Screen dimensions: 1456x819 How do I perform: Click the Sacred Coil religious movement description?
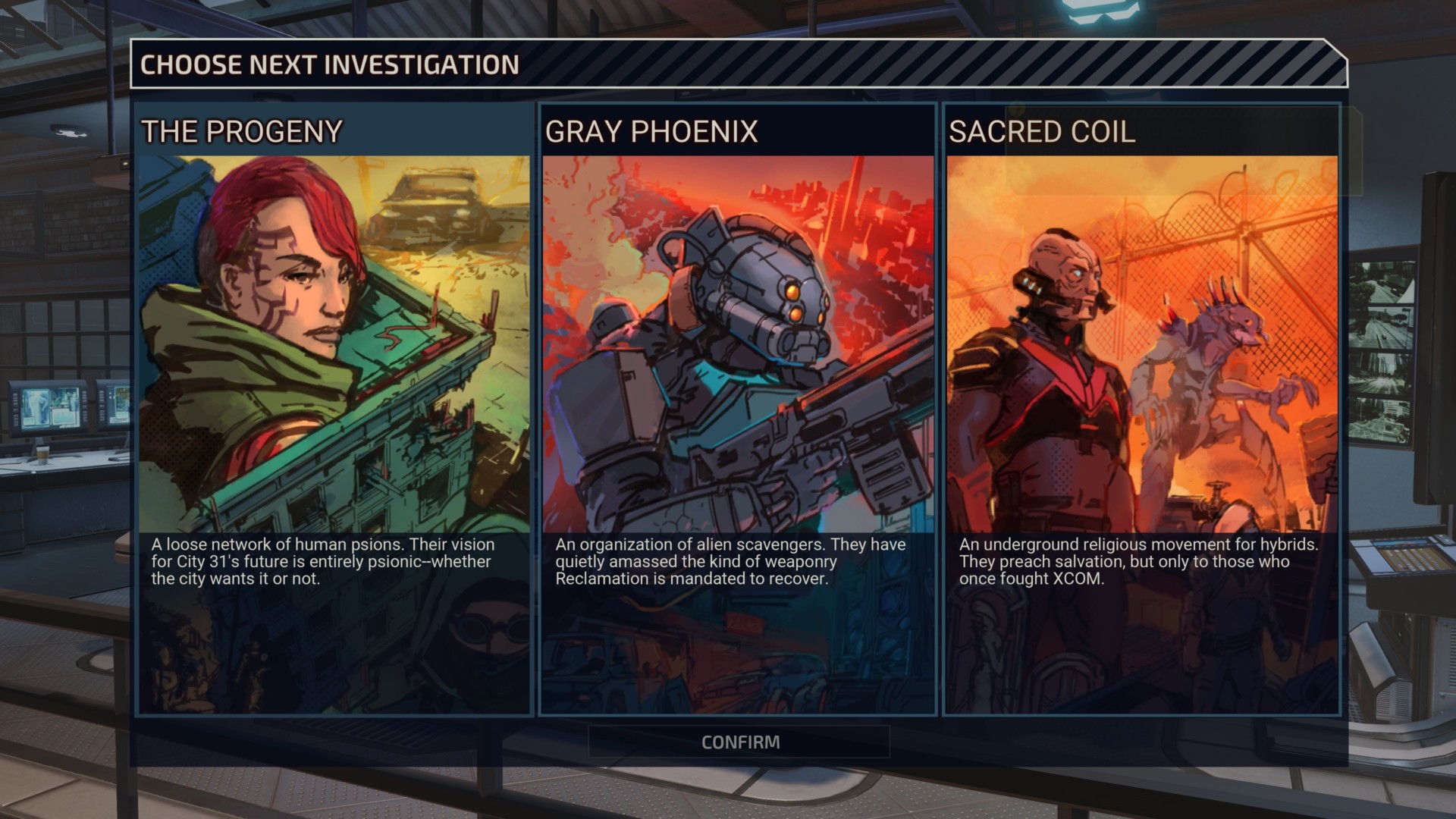tap(1137, 562)
